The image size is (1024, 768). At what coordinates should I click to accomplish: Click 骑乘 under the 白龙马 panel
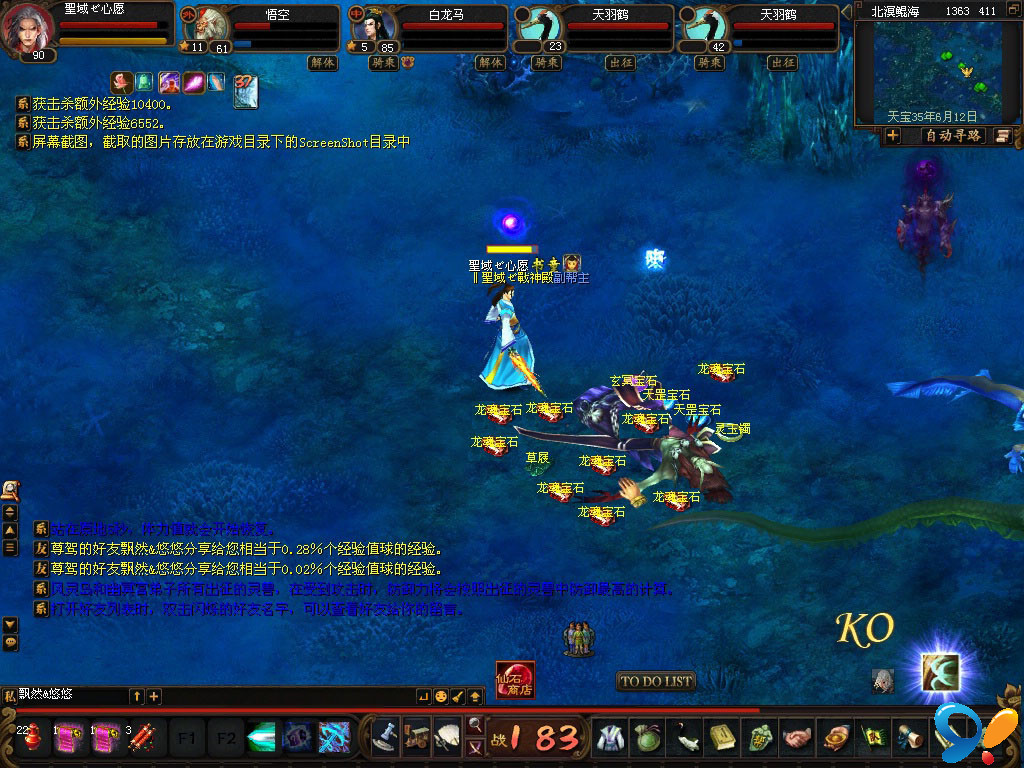383,62
